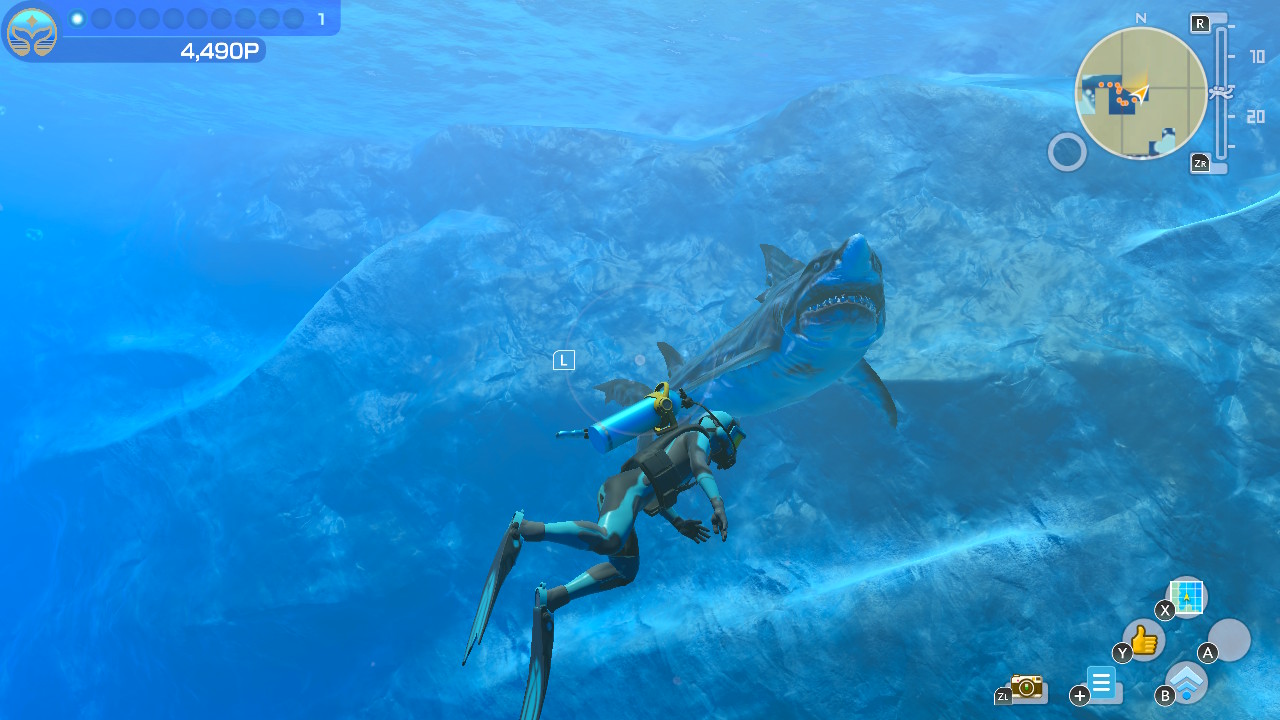Open the circular minimap

pos(1141,92)
